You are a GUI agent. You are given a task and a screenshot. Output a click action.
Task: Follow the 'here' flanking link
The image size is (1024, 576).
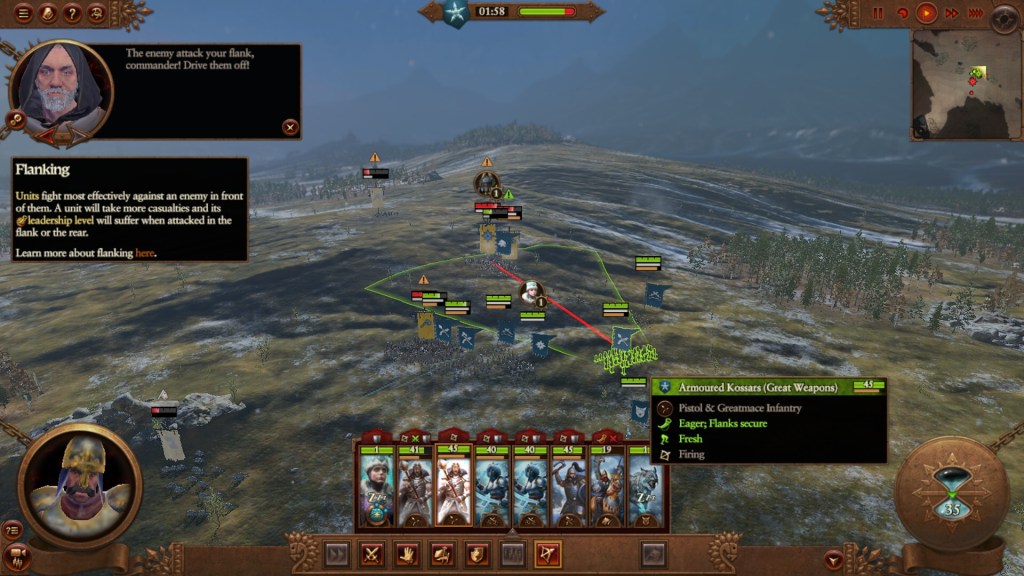[x=145, y=253]
